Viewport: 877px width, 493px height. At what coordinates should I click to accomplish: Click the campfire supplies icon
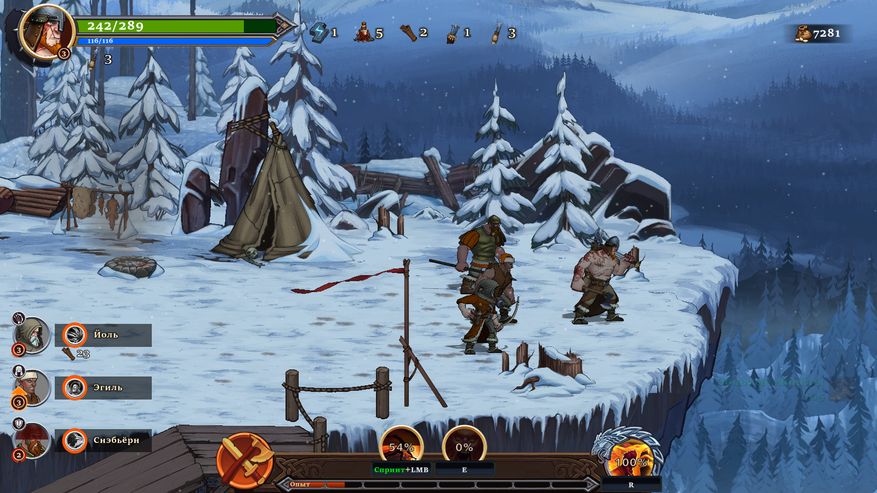[363, 32]
